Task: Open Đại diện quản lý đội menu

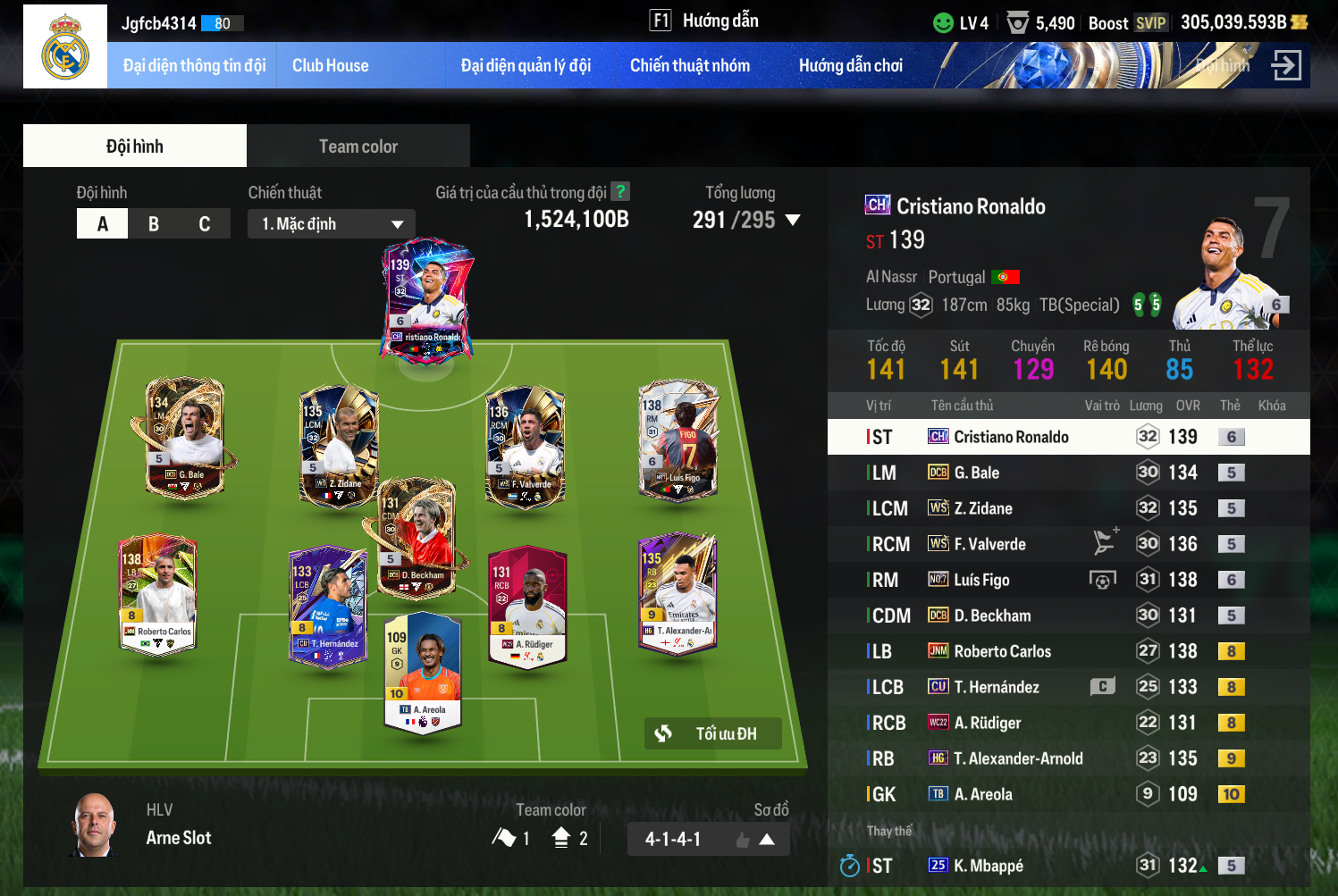Action: coord(526,65)
